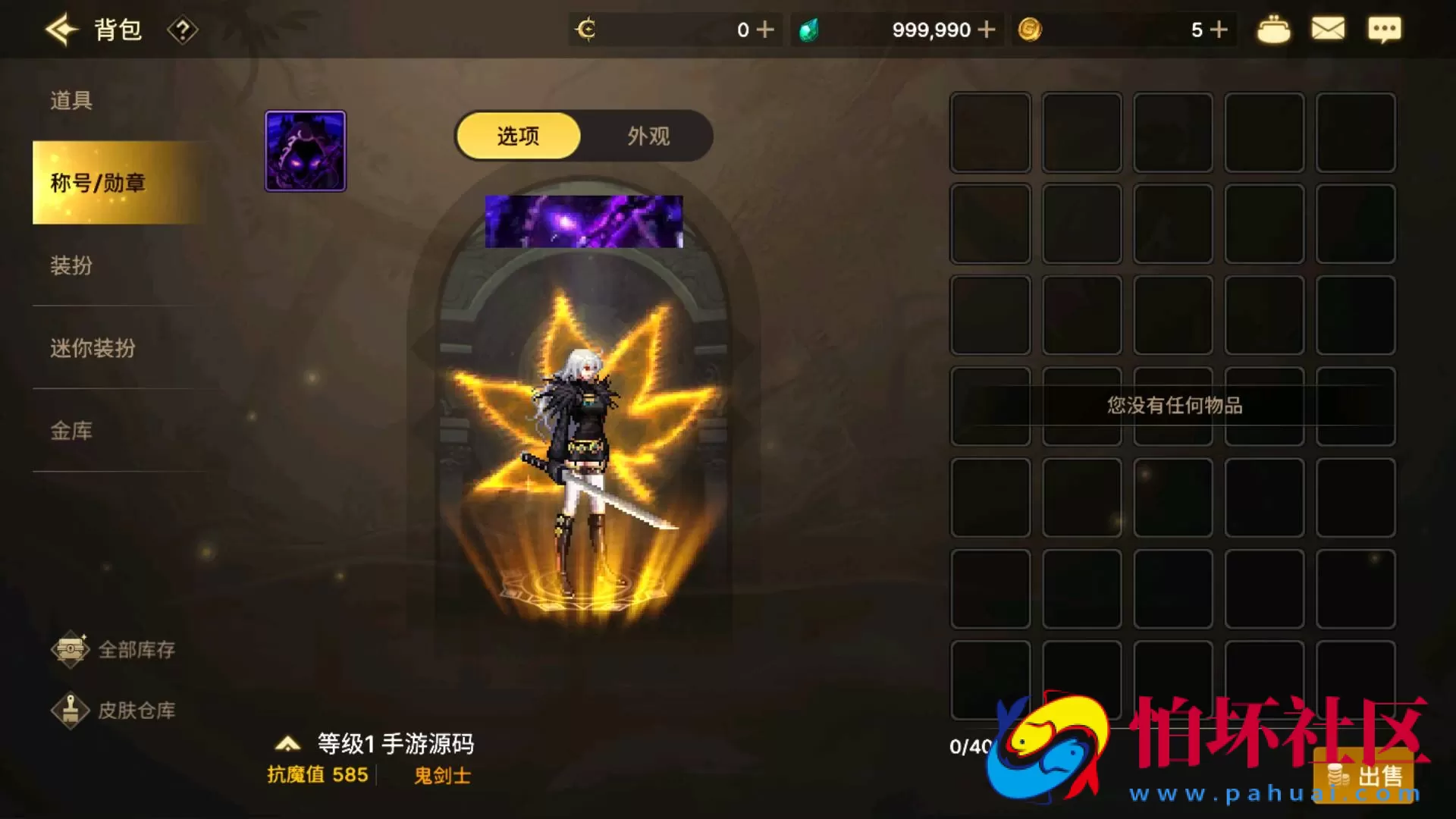
Task: Select the equipped dark title thumbnail
Action: pyautogui.click(x=305, y=150)
